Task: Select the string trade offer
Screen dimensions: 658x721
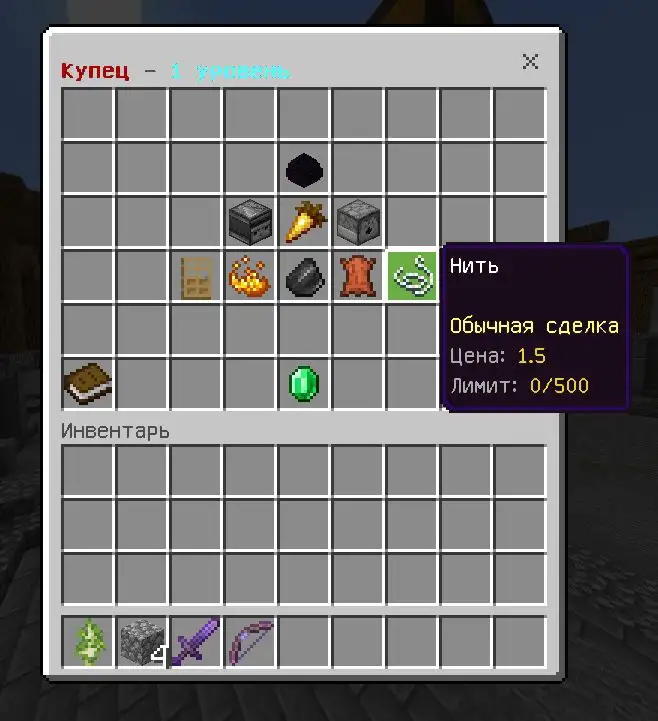Action: 412,275
